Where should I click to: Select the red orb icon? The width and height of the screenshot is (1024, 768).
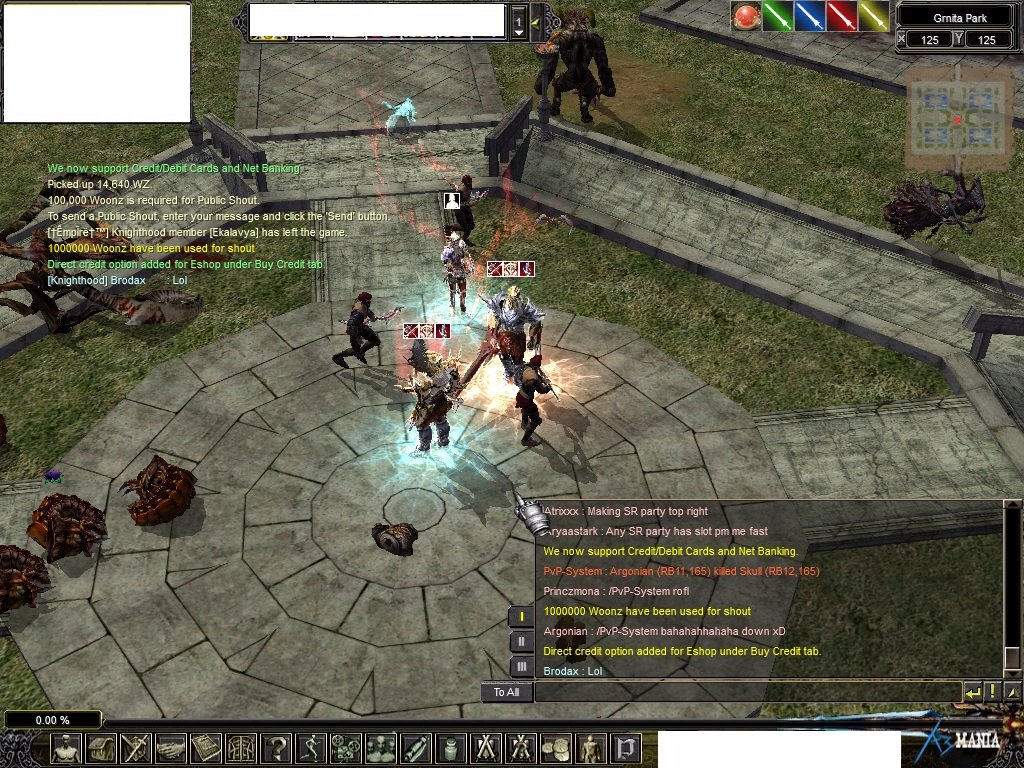click(746, 16)
